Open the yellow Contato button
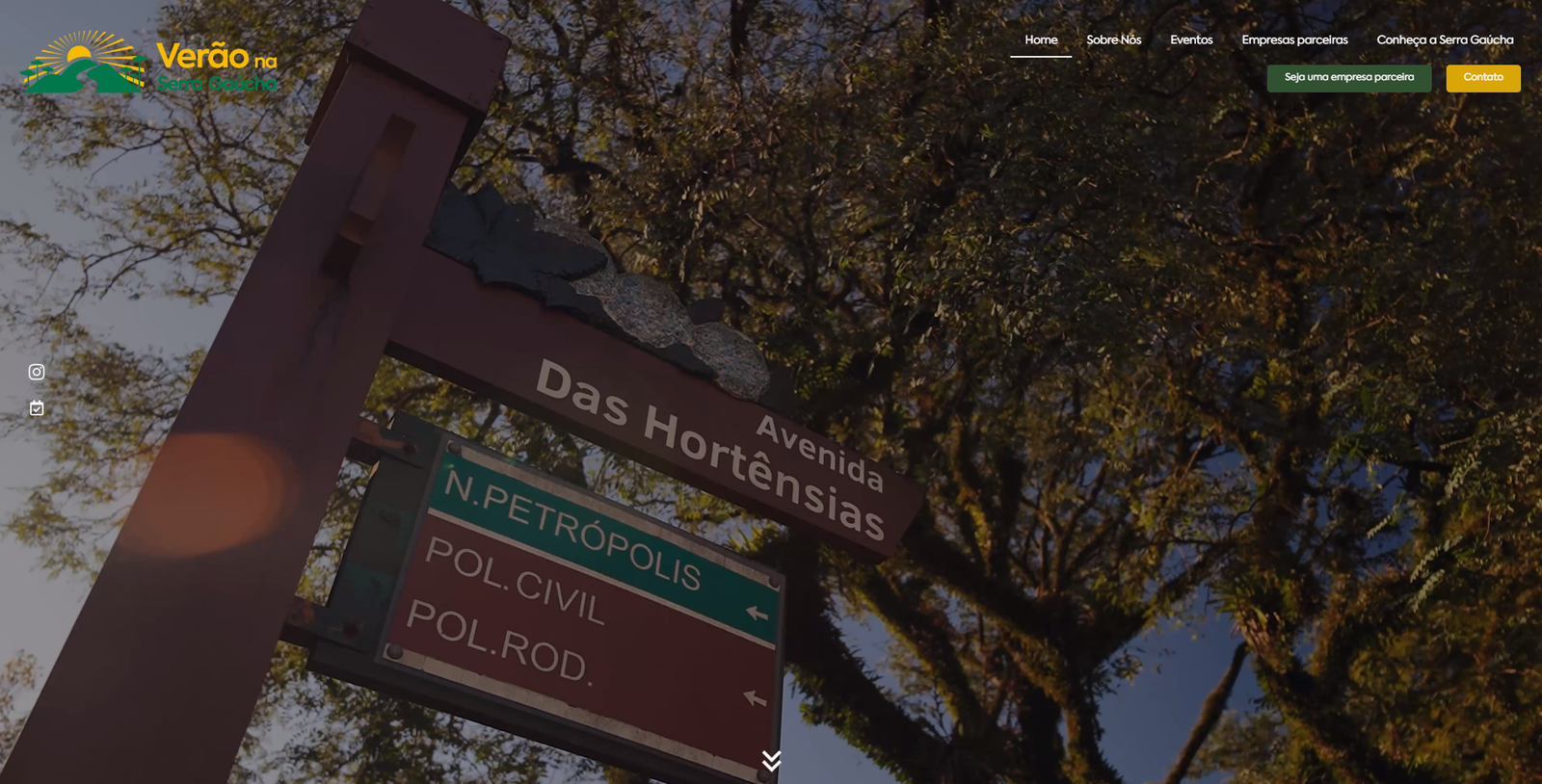1542x784 pixels. pyautogui.click(x=1482, y=78)
